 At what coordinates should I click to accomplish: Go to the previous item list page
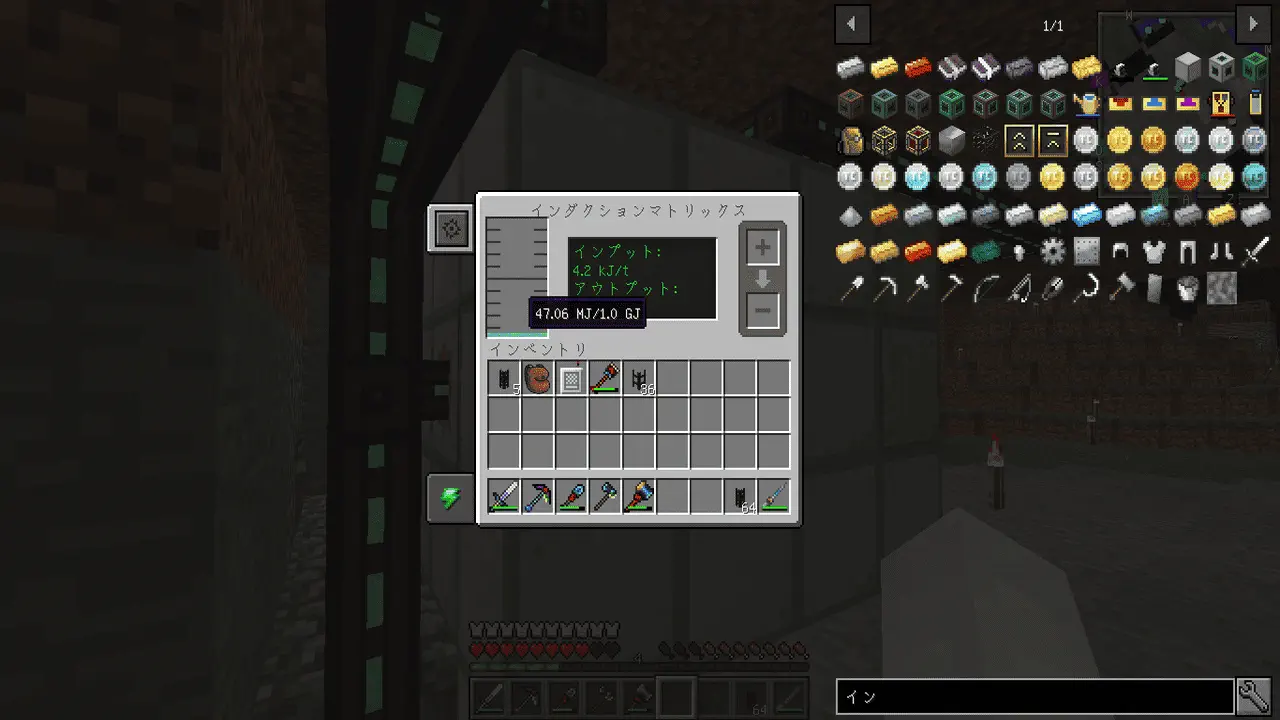pos(852,24)
